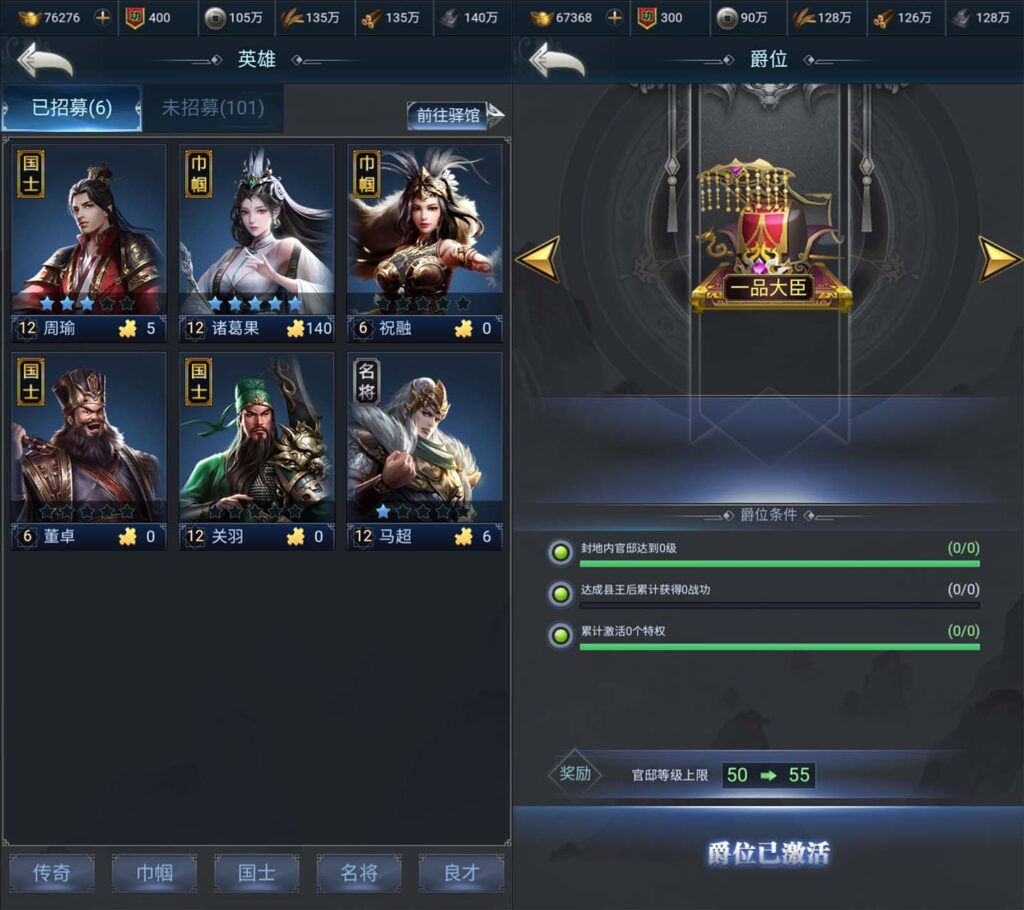Viewport: 1024px width, 910px height.
Task: Filter heroes by 传奇
Action: (x=52, y=873)
